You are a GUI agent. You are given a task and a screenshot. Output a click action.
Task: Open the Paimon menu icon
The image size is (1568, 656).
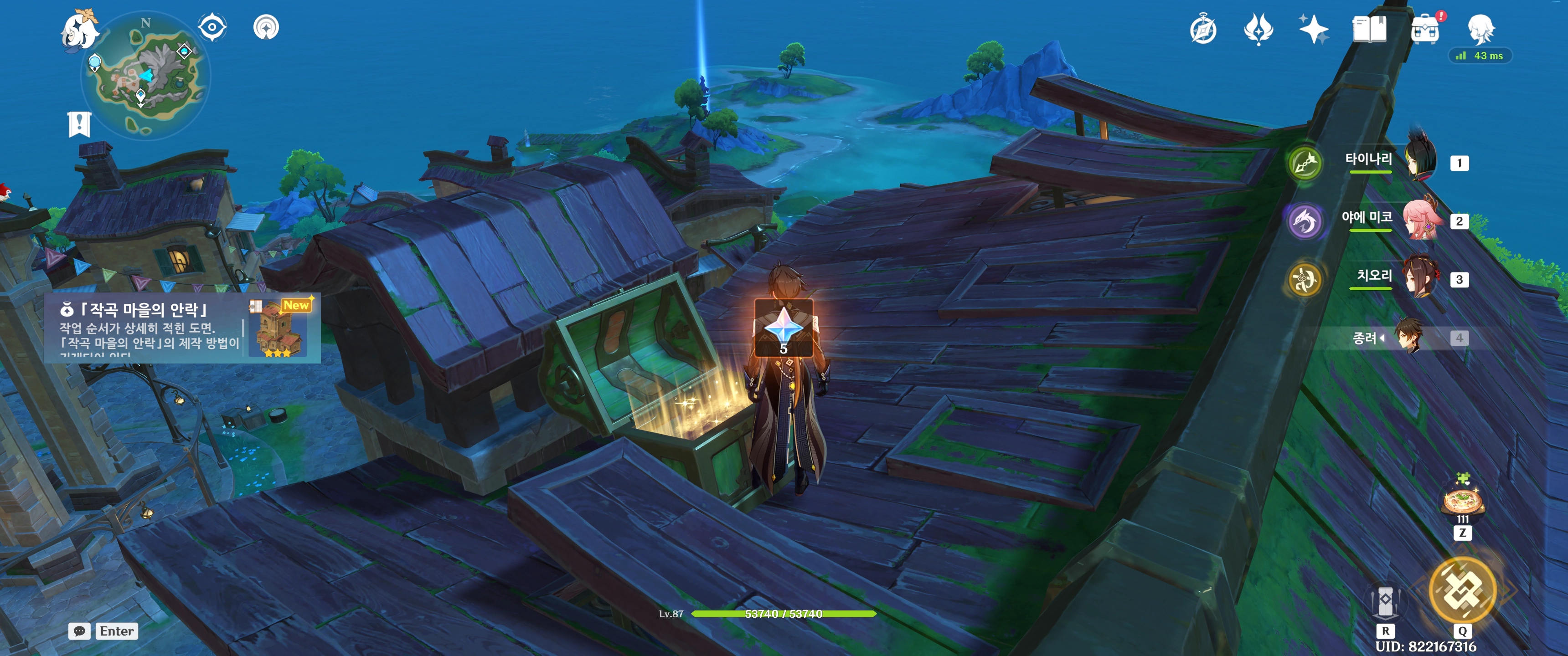coord(80,31)
